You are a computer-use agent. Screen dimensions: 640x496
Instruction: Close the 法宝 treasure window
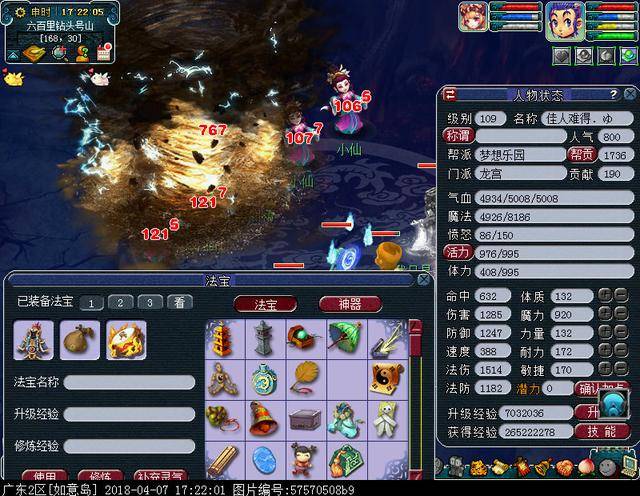426,280
